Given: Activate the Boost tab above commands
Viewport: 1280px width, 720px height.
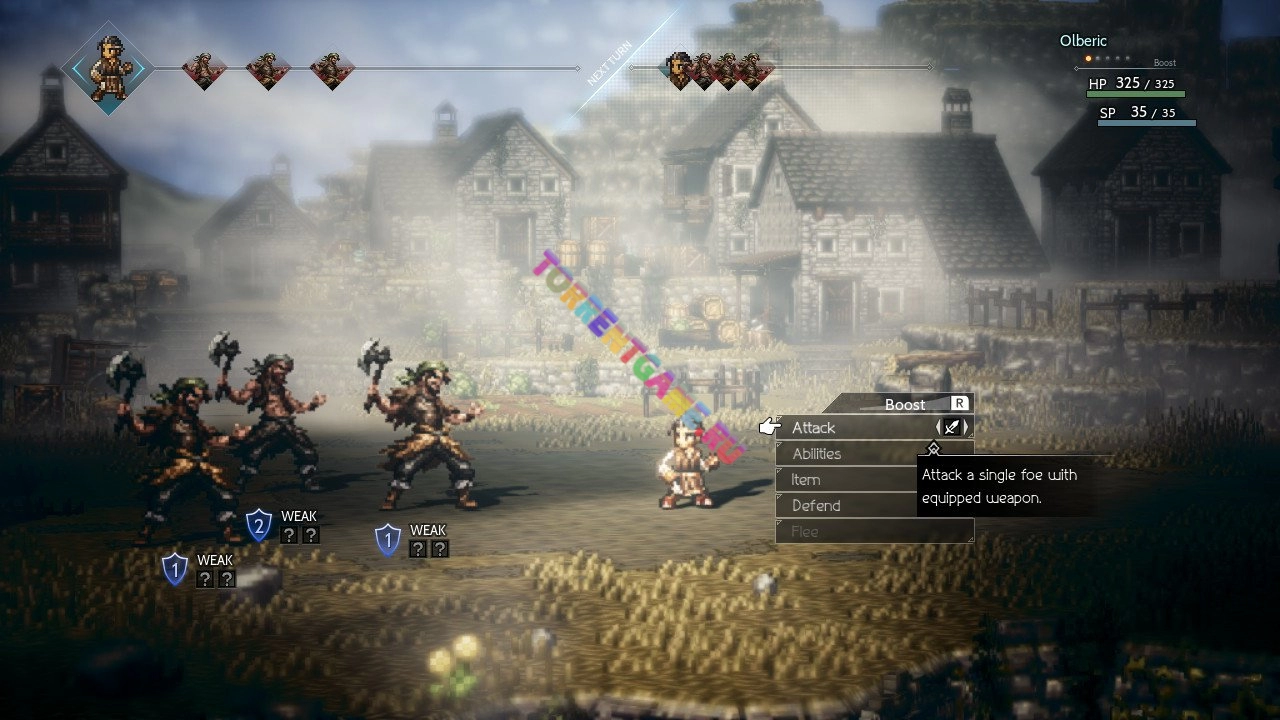Looking at the screenshot, I should pyautogui.click(x=905, y=404).
